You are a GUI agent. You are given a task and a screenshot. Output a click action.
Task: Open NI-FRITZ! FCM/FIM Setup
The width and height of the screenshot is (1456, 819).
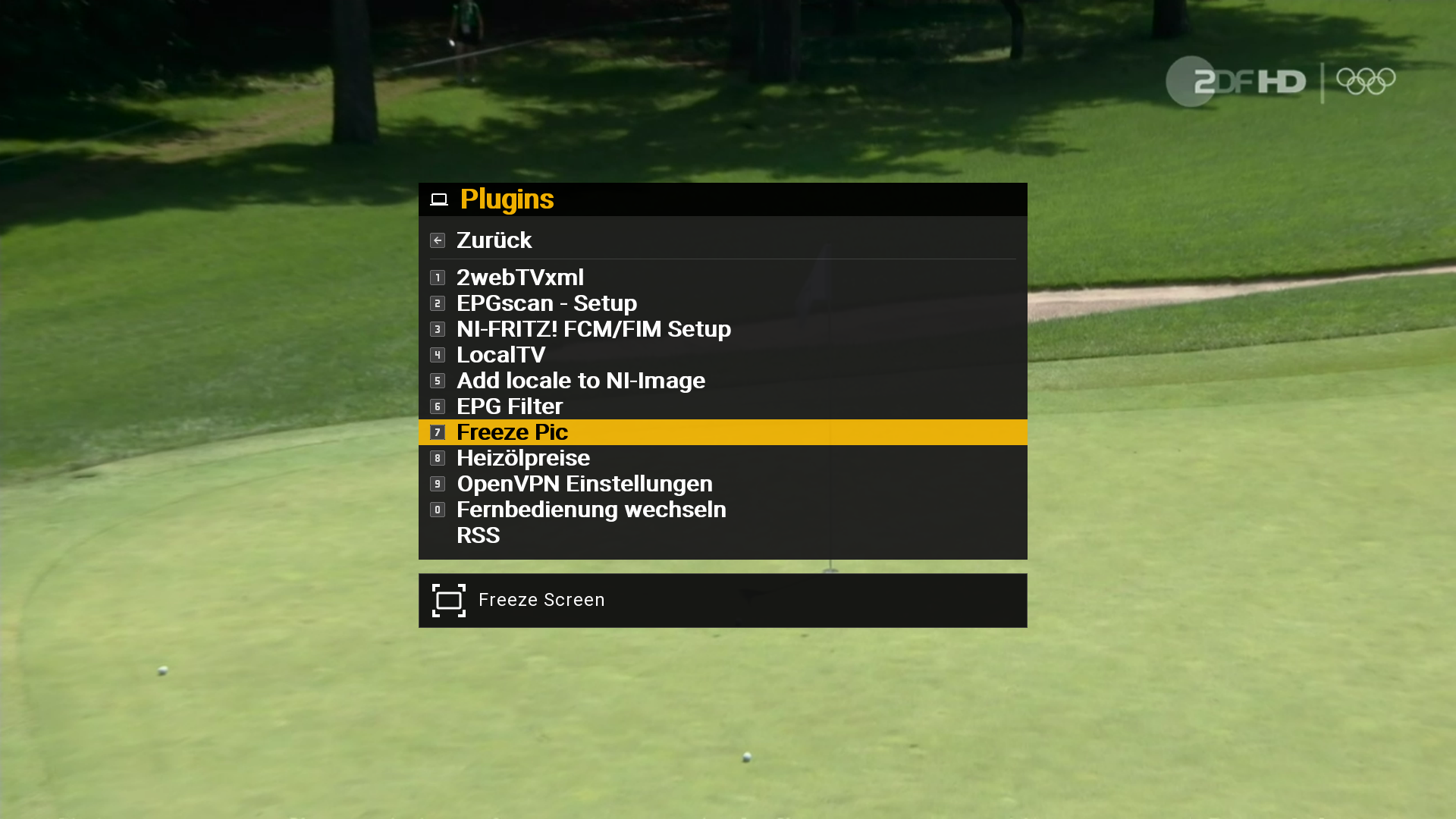coord(593,329)
